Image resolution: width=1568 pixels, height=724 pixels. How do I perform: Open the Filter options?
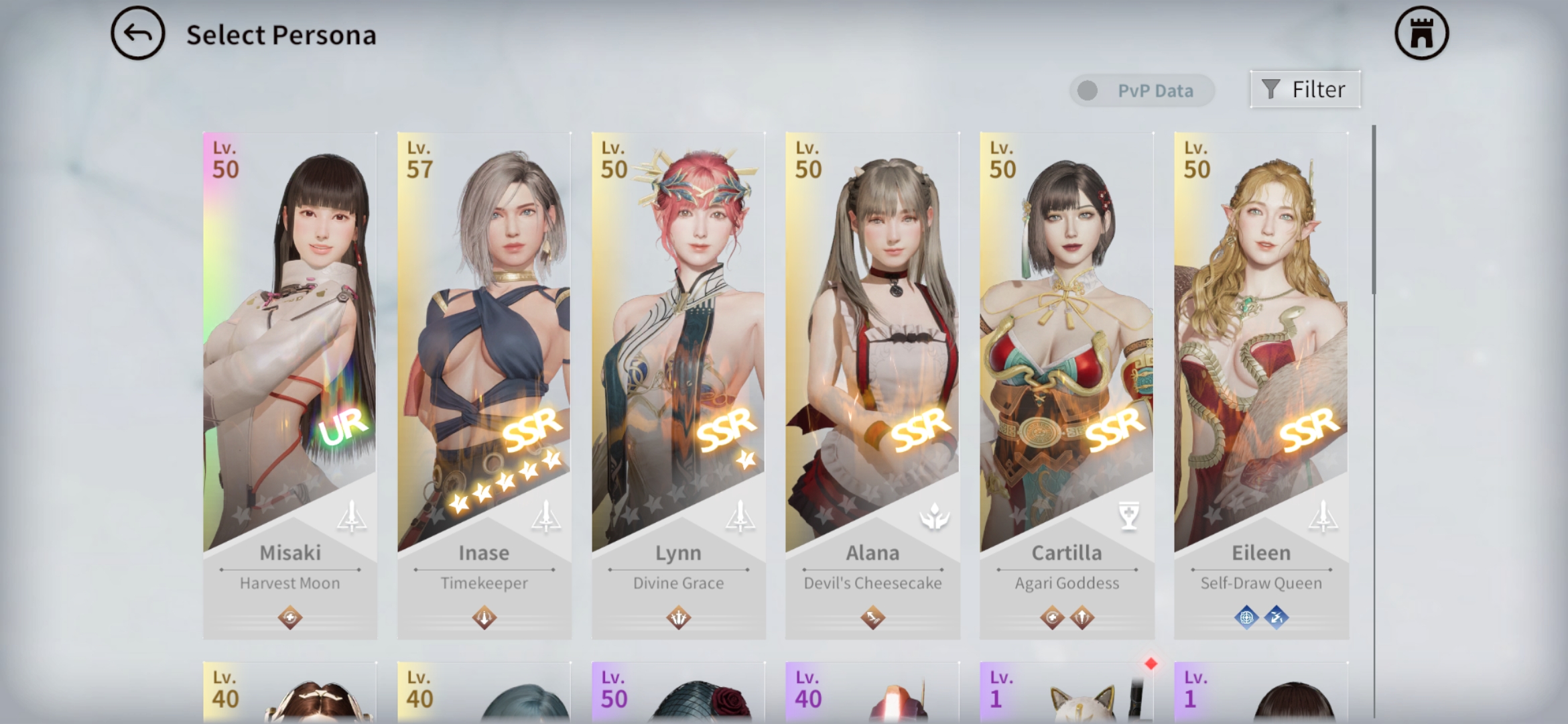tap(1305, 89)
